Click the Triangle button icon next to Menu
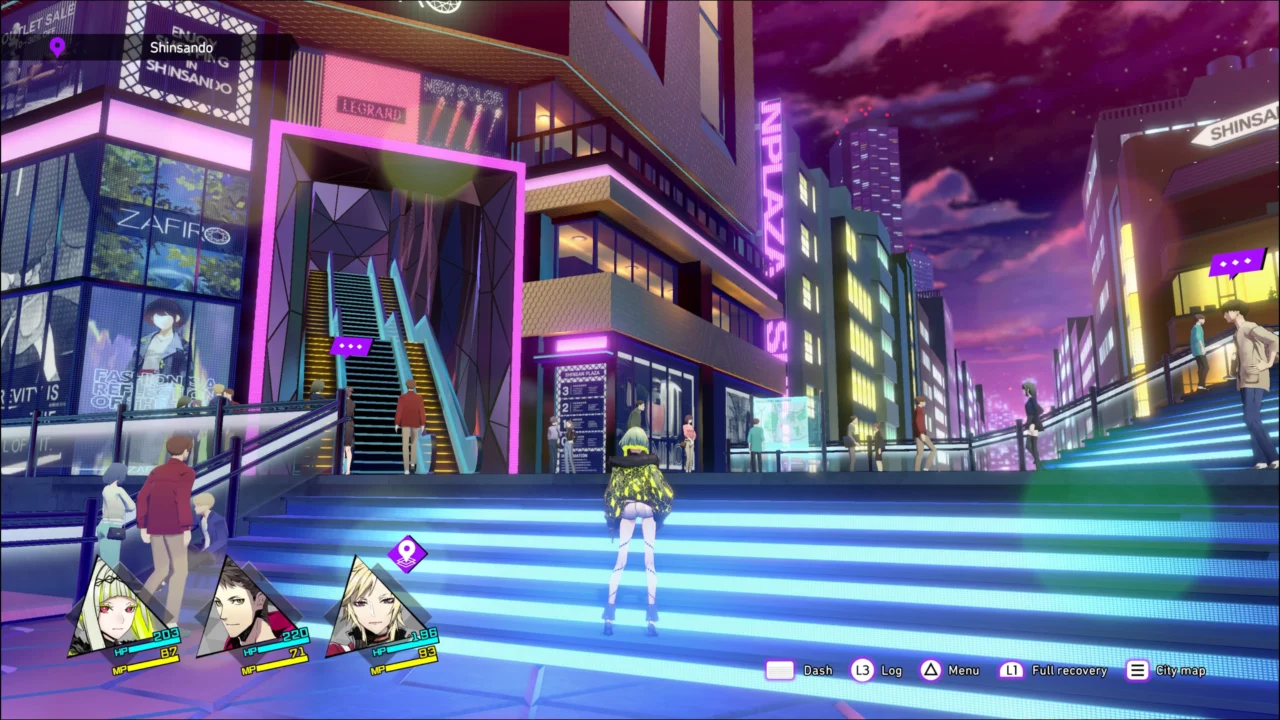The height and width of the screenshot is (720, 1280). tap(930, 670)
